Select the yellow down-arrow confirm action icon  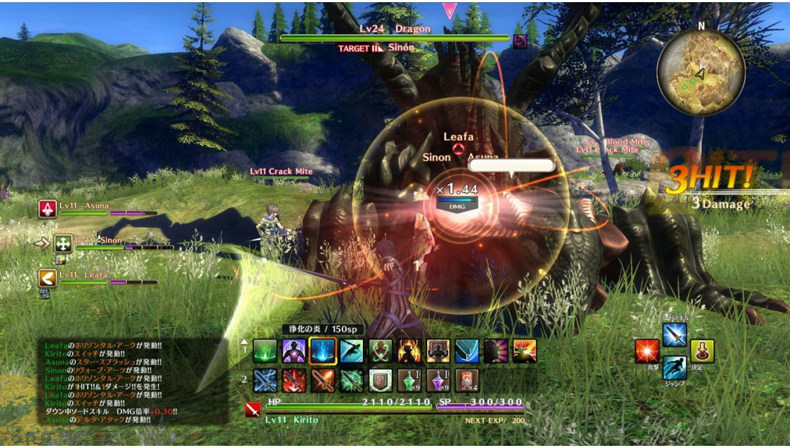point(702,351)
